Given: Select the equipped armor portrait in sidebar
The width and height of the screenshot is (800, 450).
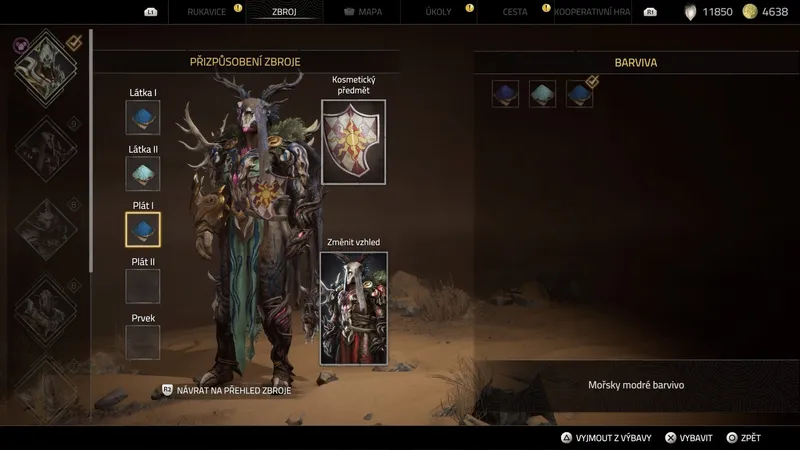Looking at the screenshot, I should [45, 66].
